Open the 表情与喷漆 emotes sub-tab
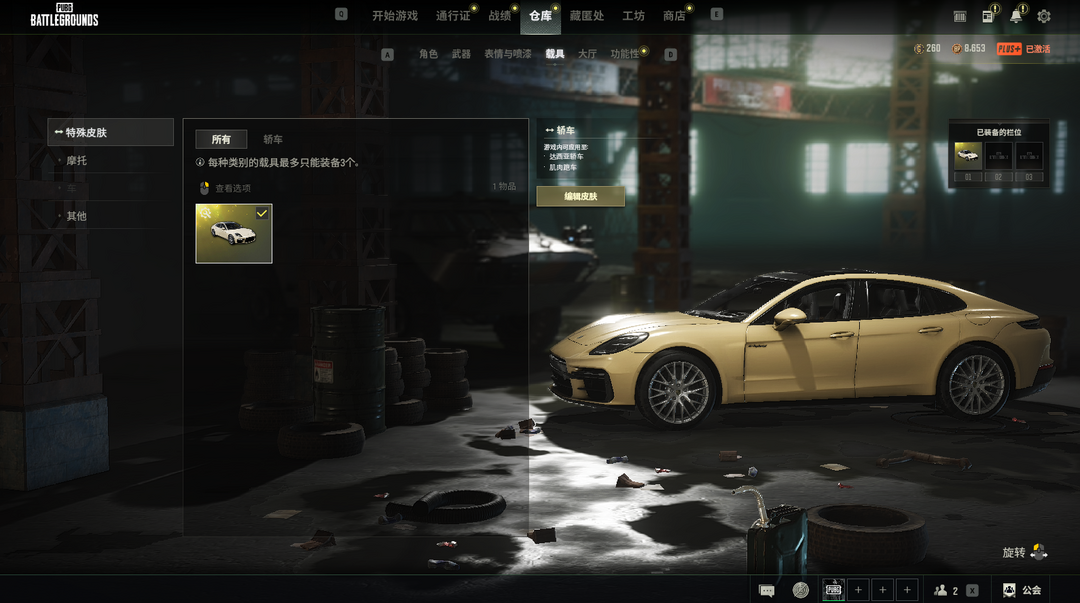 [x=507, y=54]
